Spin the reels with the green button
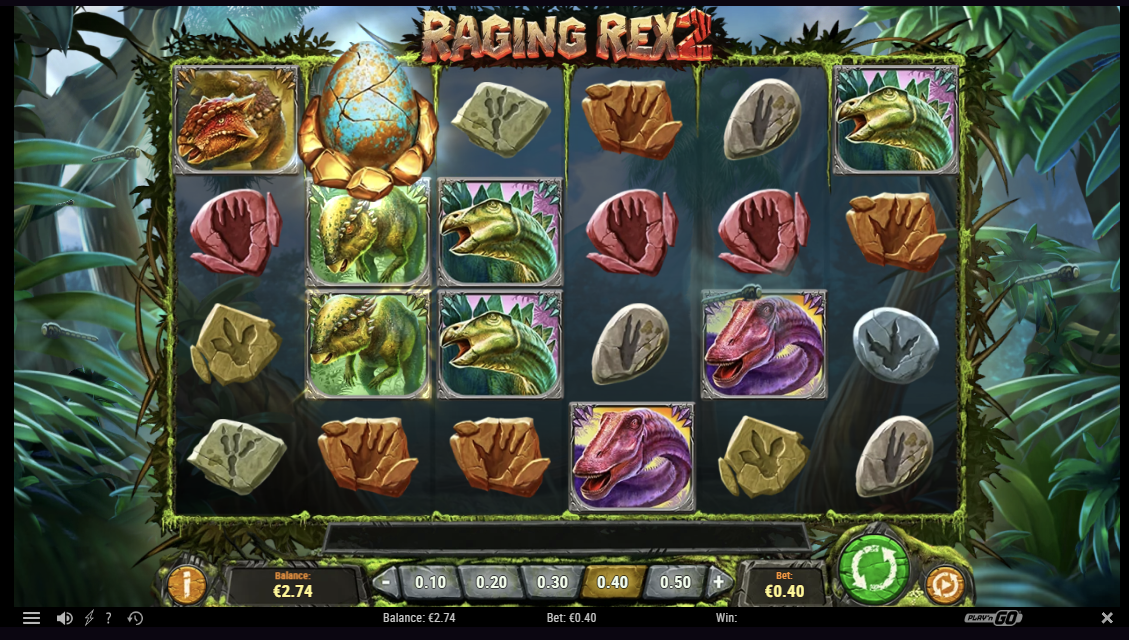Viewport: 1129px width, 640px height. 873,565
